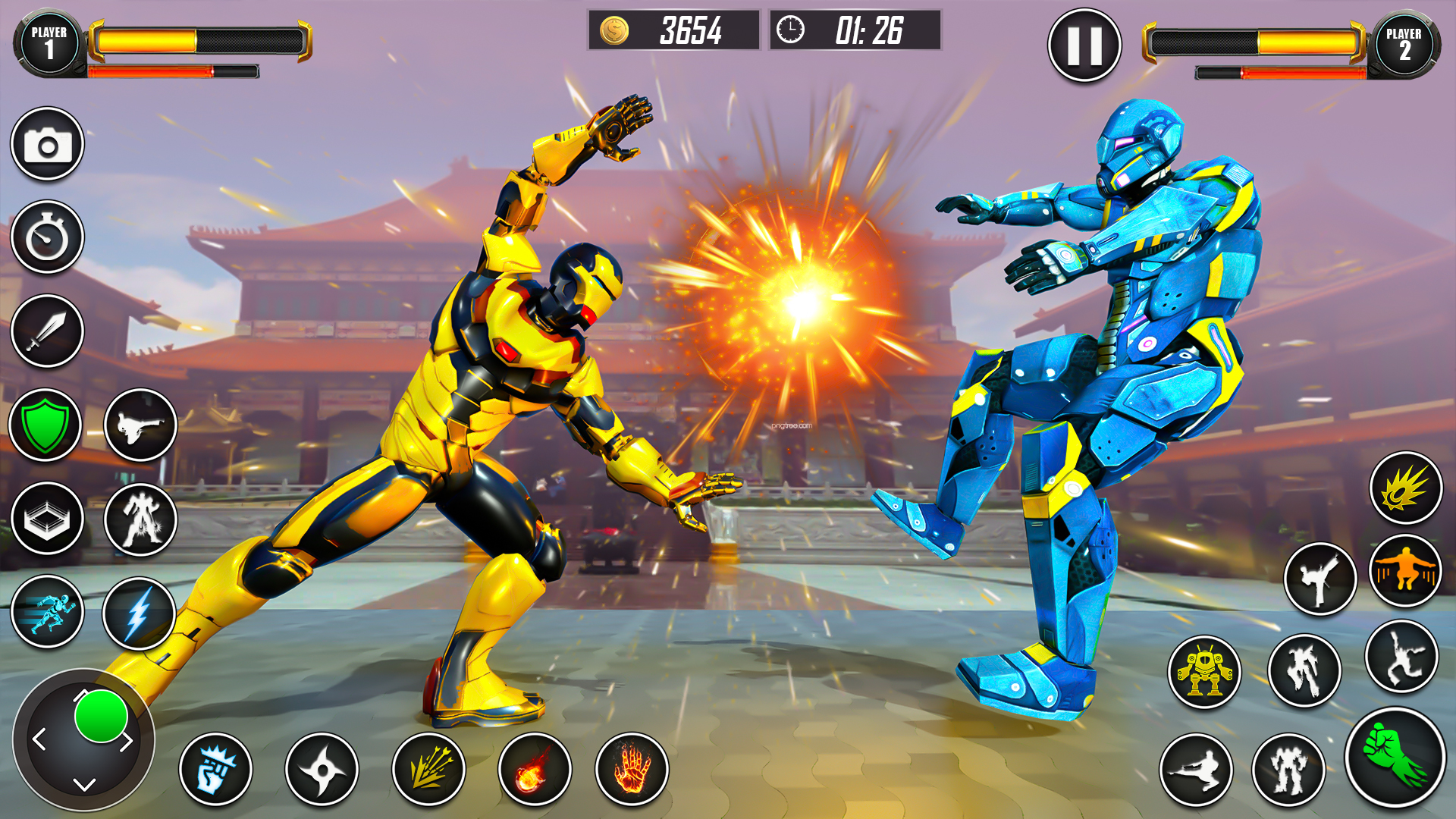
Task: Trigger the boxing ring icon
Action: 47,519
